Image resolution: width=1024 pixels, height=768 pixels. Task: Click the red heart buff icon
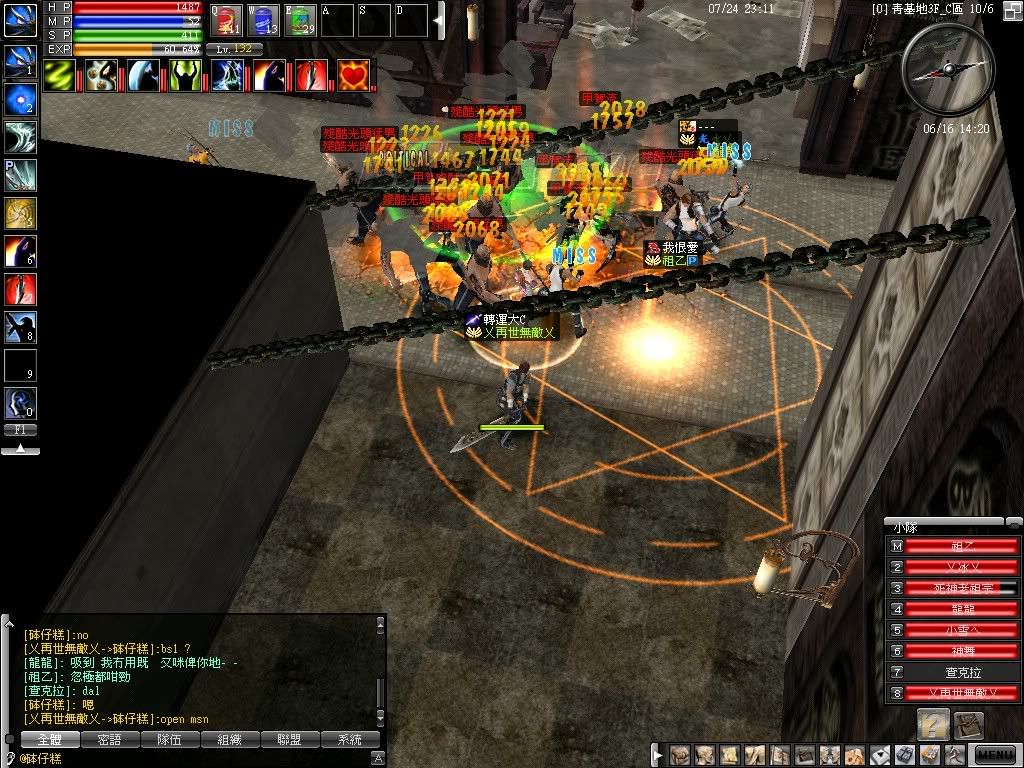click(353, 75)
